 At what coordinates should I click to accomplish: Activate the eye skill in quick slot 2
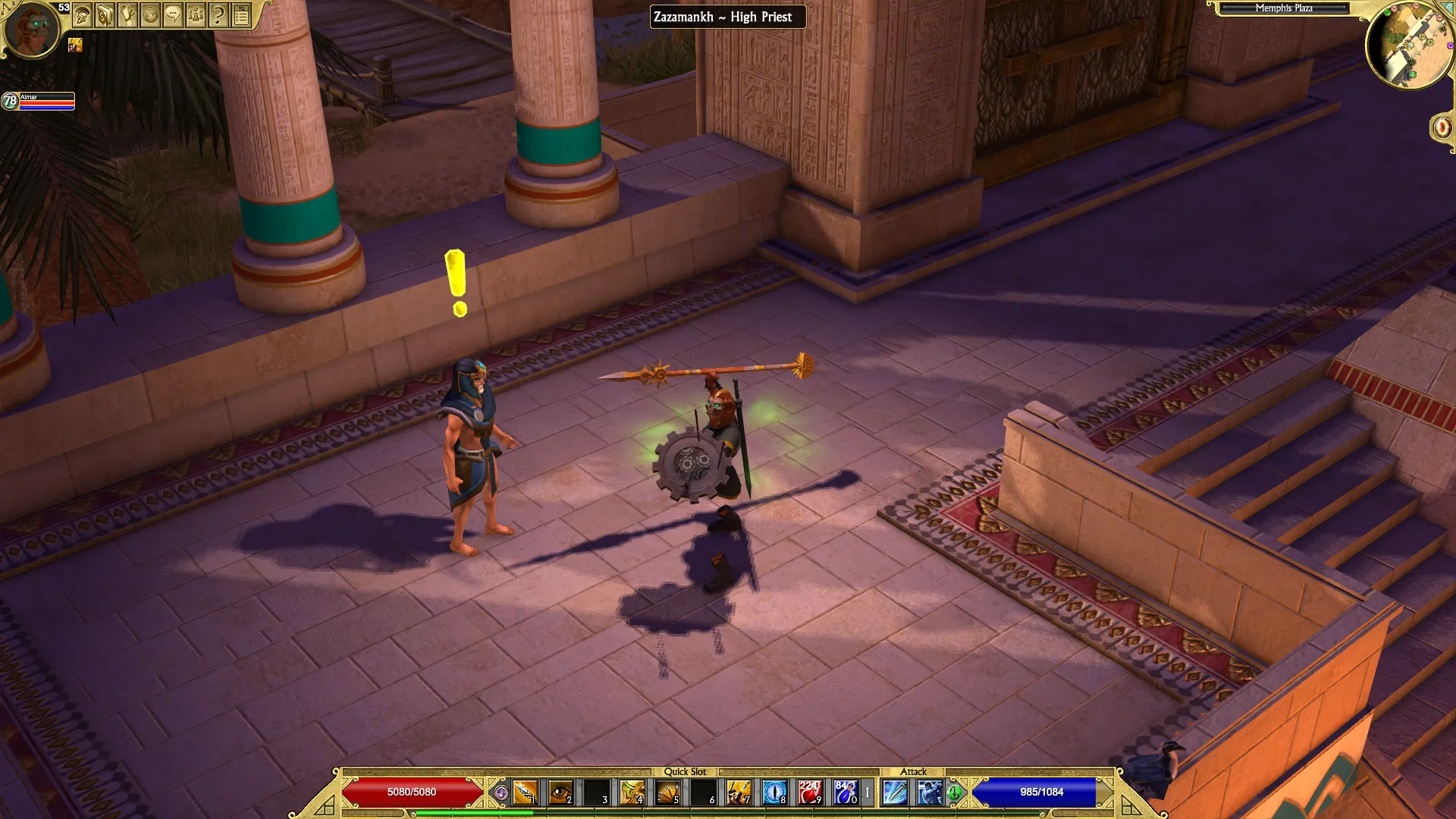pyautogui.click(x=560, y=792)
